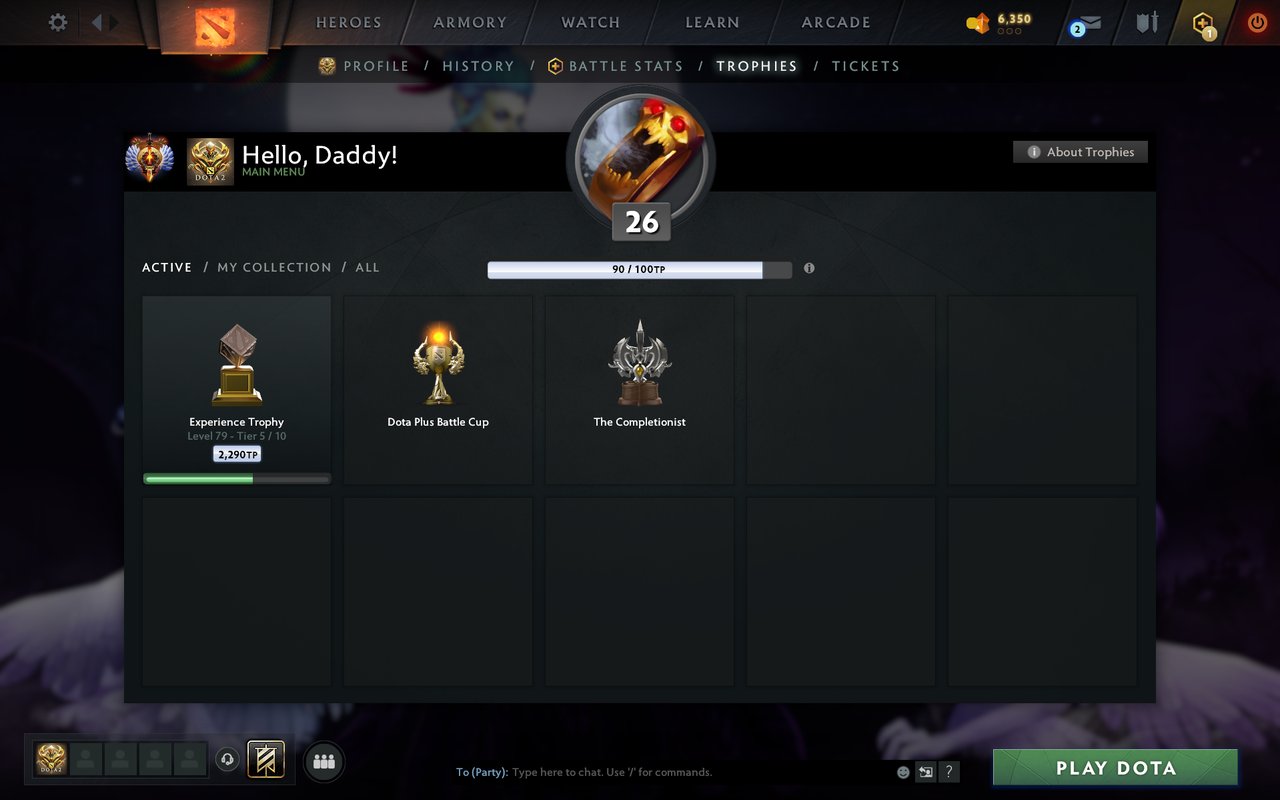Open the settings gear menu
Image resolution: width=1280 pixels, height=800 pixels.
[x=57, y=22]
